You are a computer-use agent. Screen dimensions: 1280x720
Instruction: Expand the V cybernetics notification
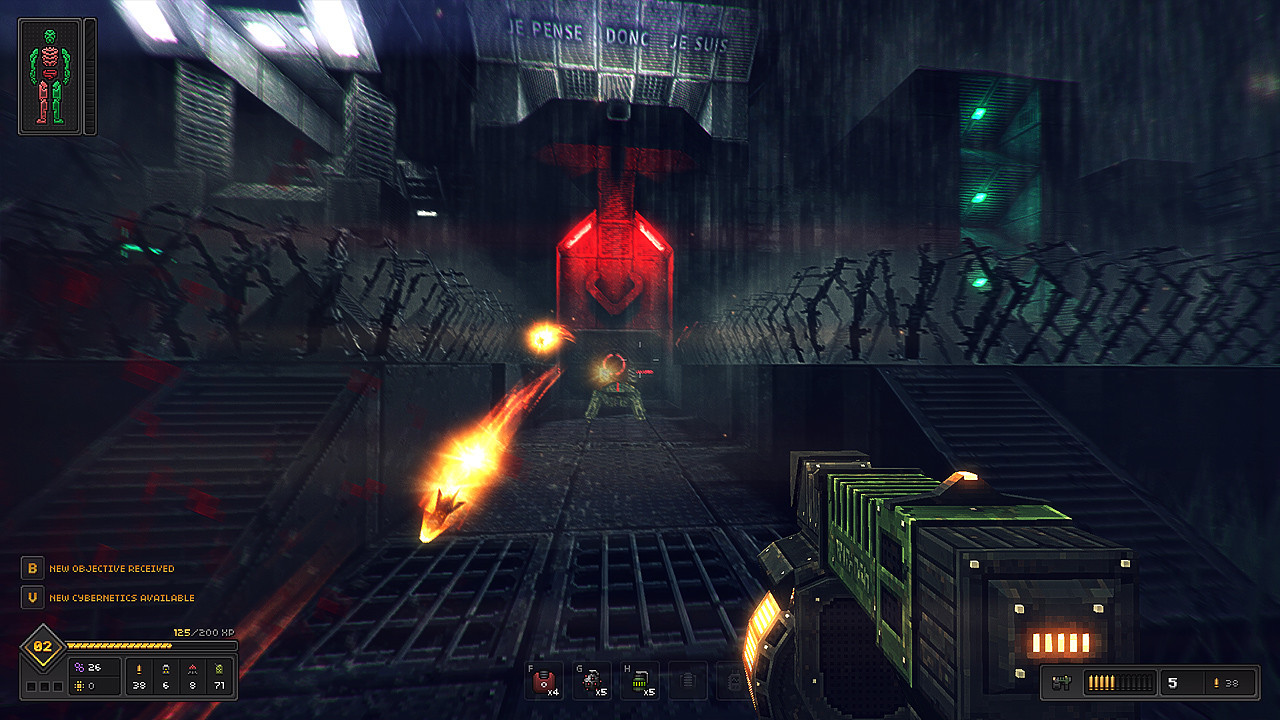click(32, 598)
